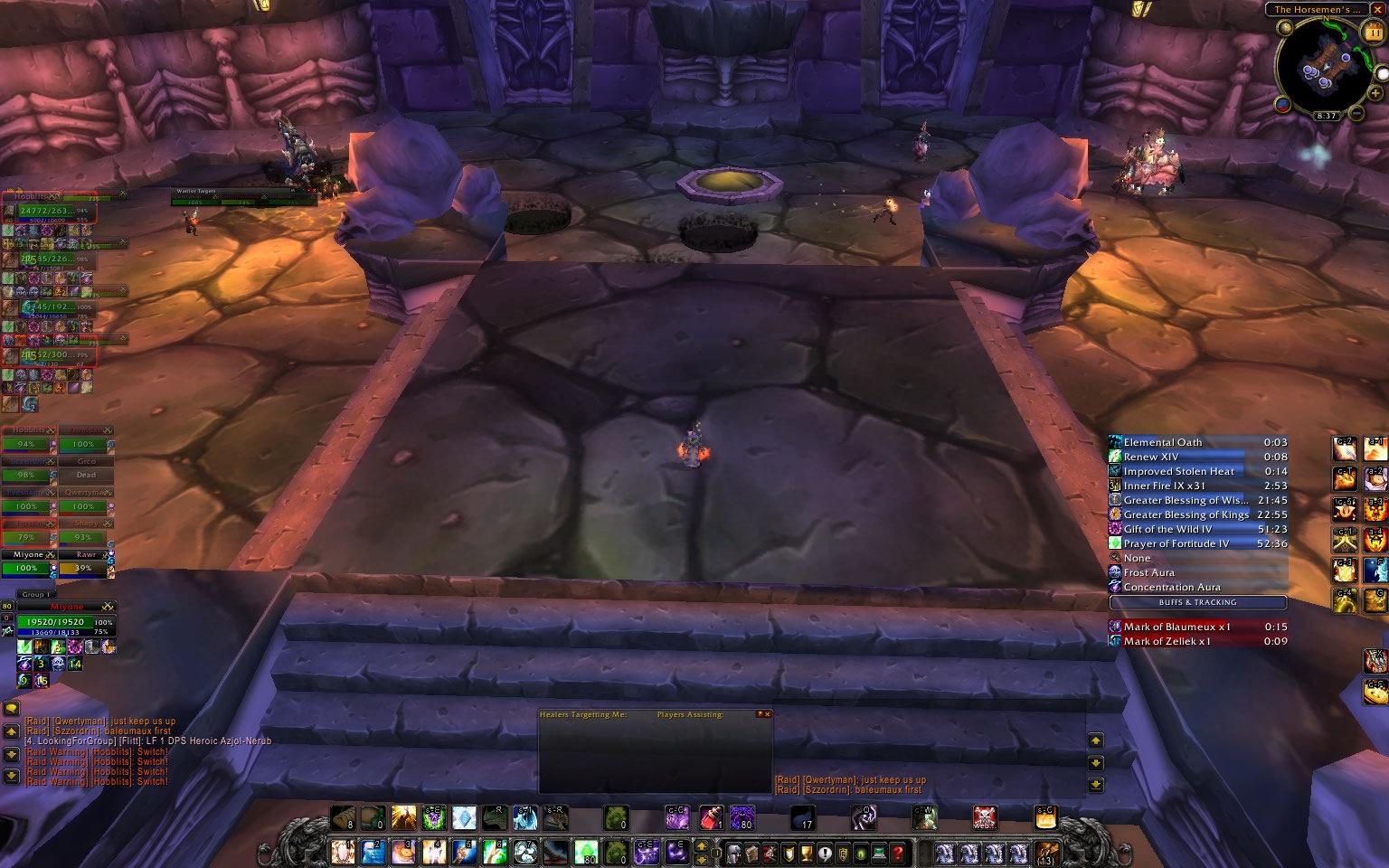The width and height of the screenshot is (1389, 868).
Task: Open the Character Info icon on the micro menu
Action: click(734, 853)
